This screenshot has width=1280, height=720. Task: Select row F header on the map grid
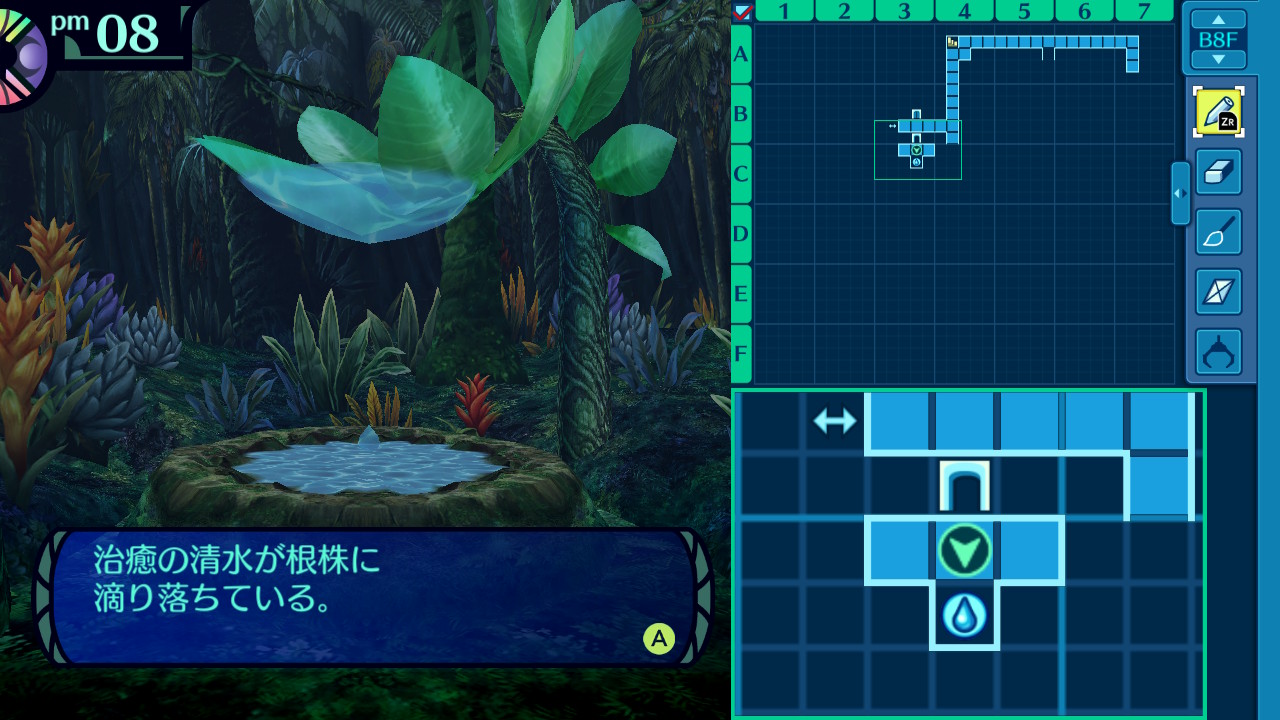click(741, 354)
